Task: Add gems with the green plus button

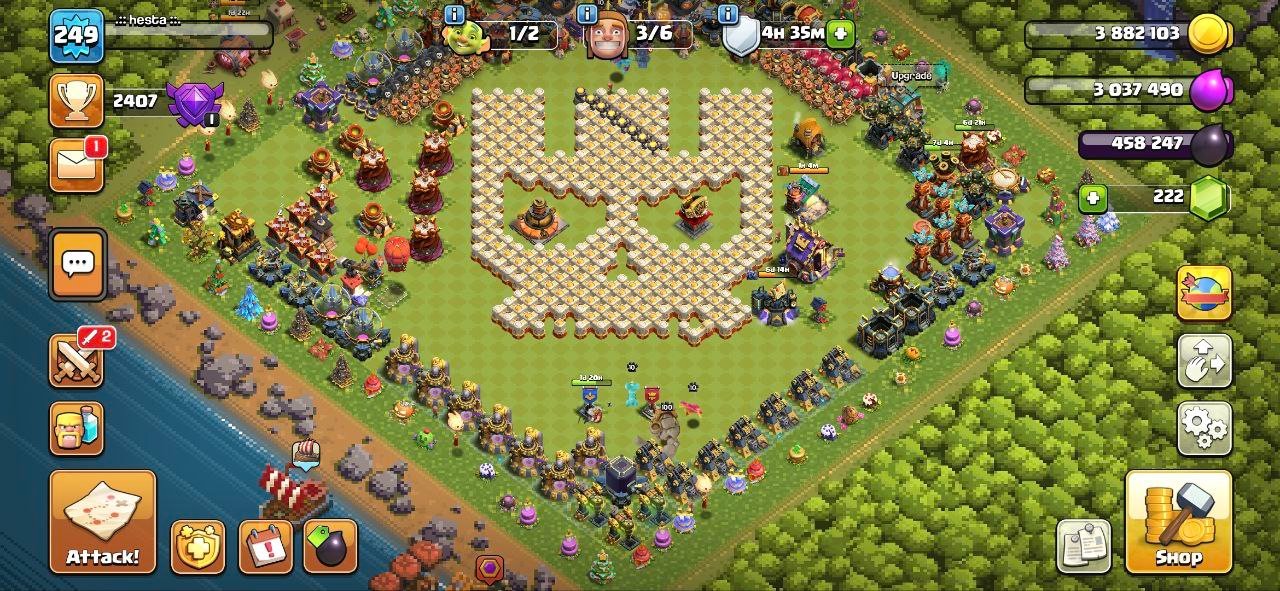Action: coord(1093,199)
